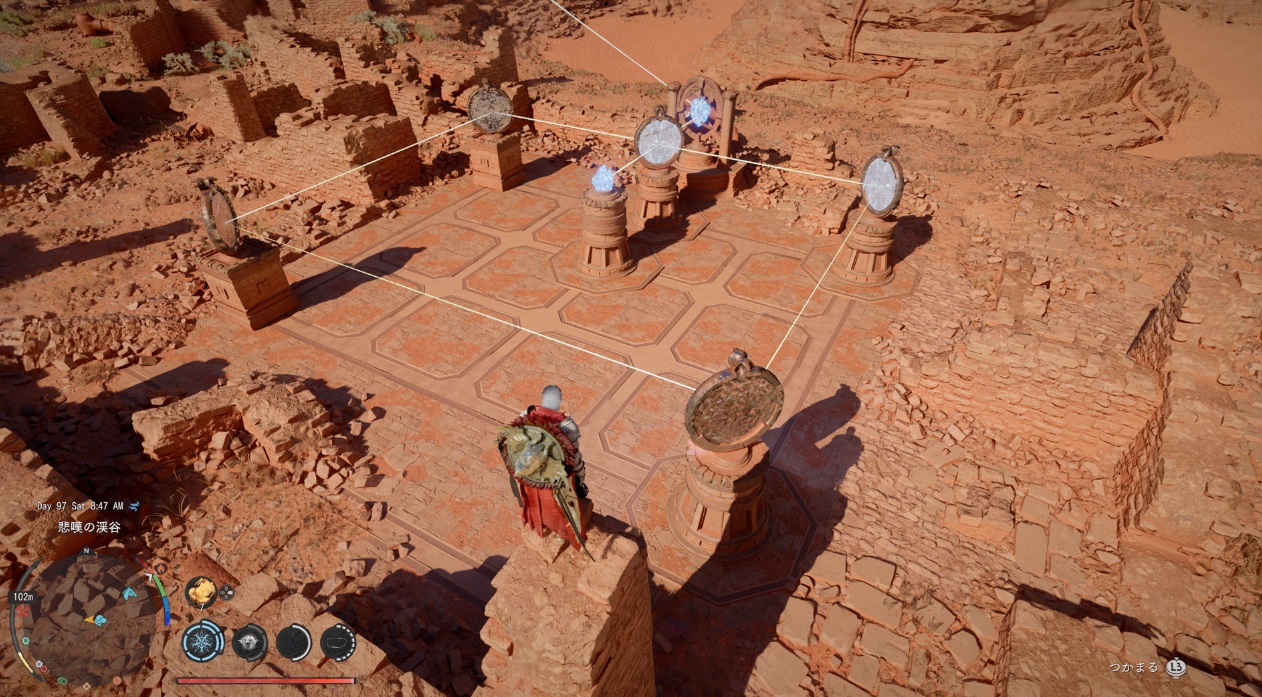1262x697 pixels.
Task: Activate the blue snowflake ice skill
Action: pyautogui.click(x=203, y=641)
